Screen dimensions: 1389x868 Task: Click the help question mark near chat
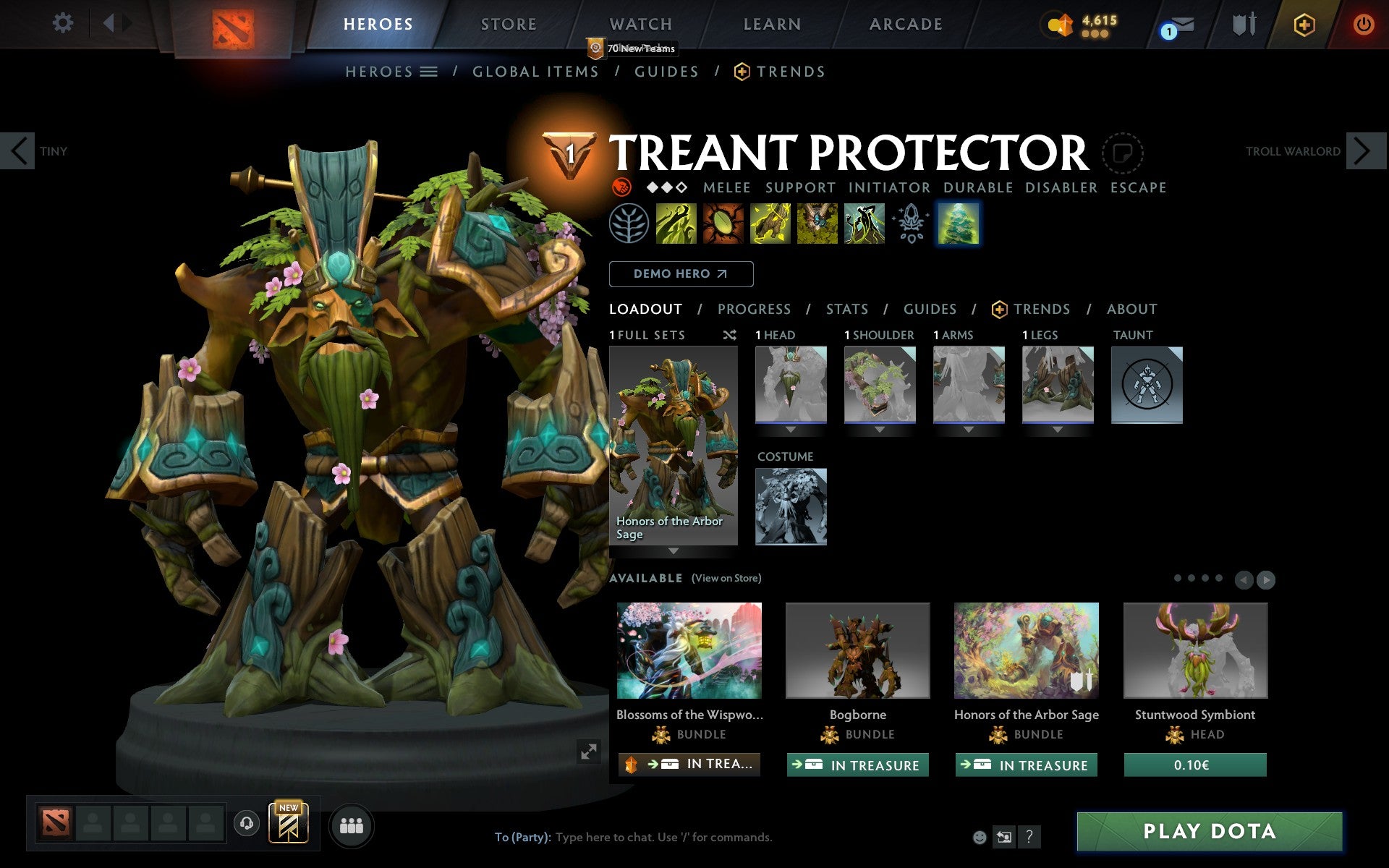point(1030,837)
